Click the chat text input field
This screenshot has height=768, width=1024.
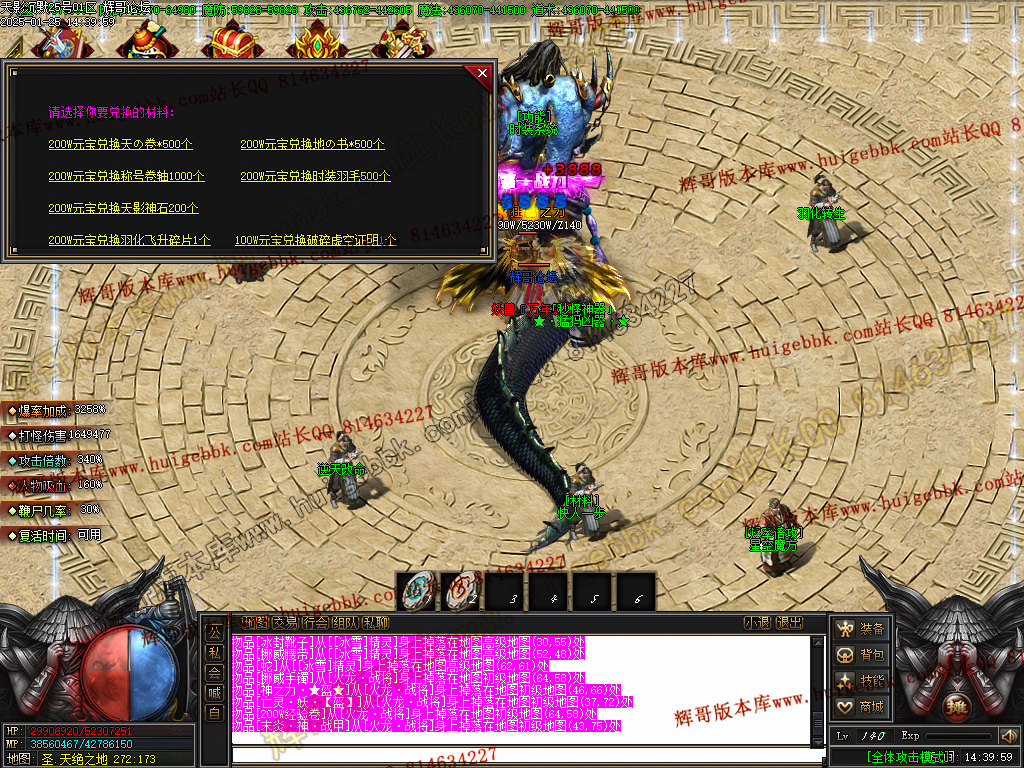520,753
